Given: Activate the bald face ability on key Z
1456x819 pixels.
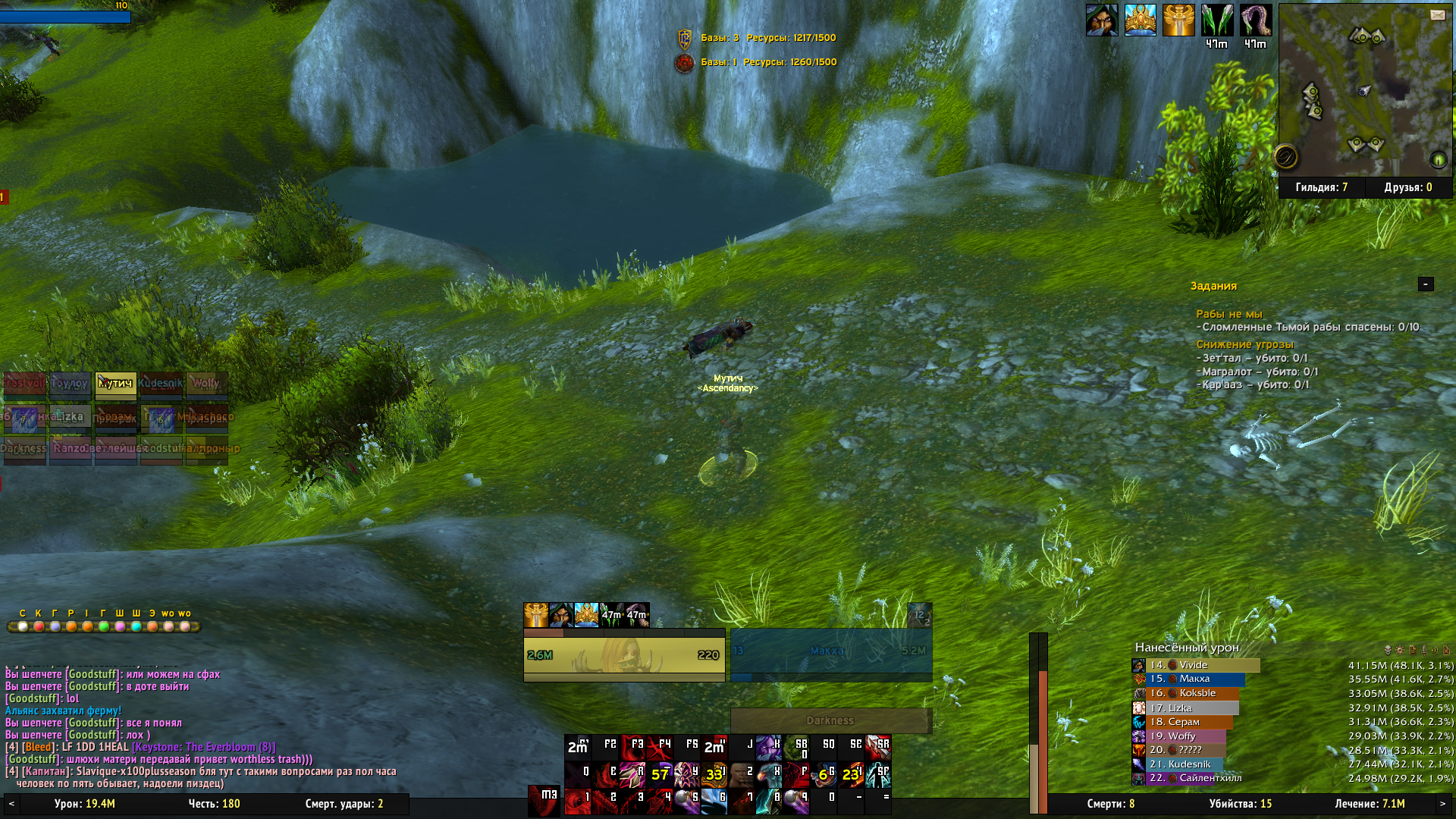Looking at the screenshot, I should [742, 774].
